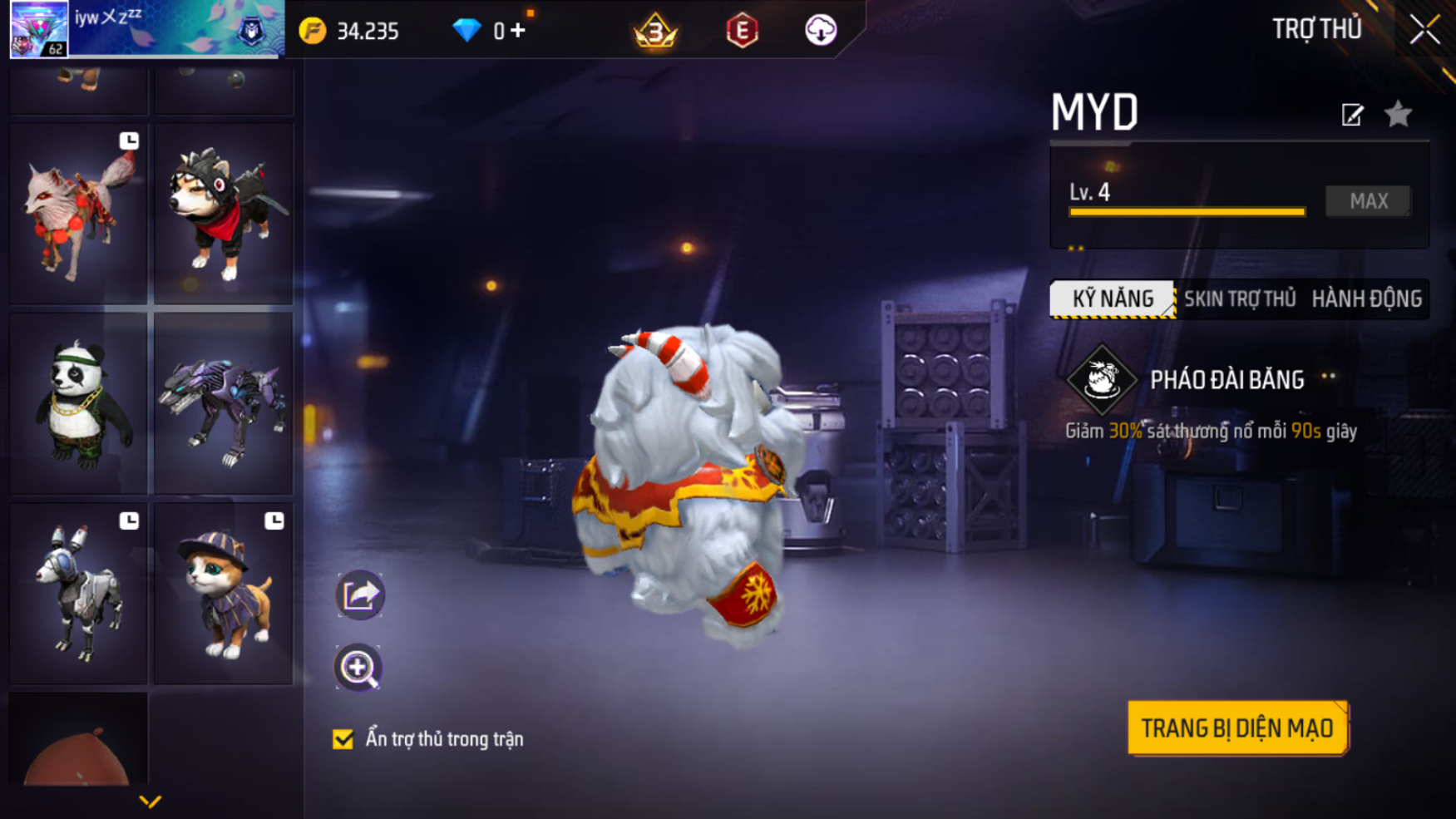The width and height of the screenshot is (1456, 819).
Task: Expand the pet list with down arrow
Action: pyautogui.click(x=150, y=802)
